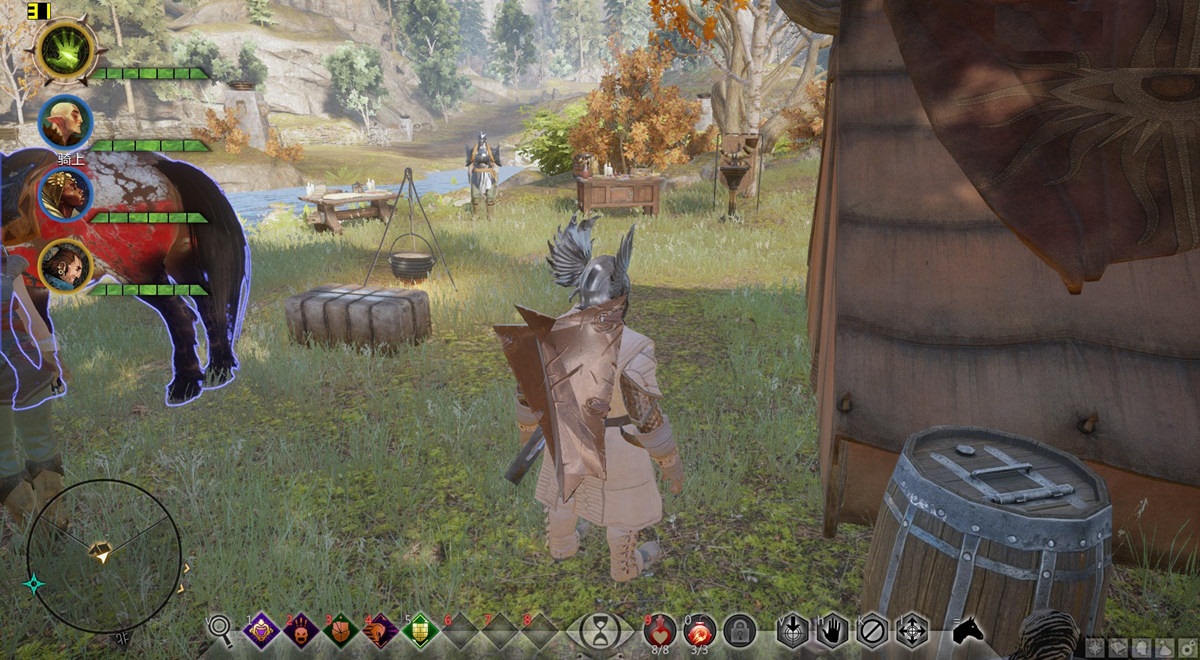
Task: Use the green shield ability in slot 3
Action: 341,631
